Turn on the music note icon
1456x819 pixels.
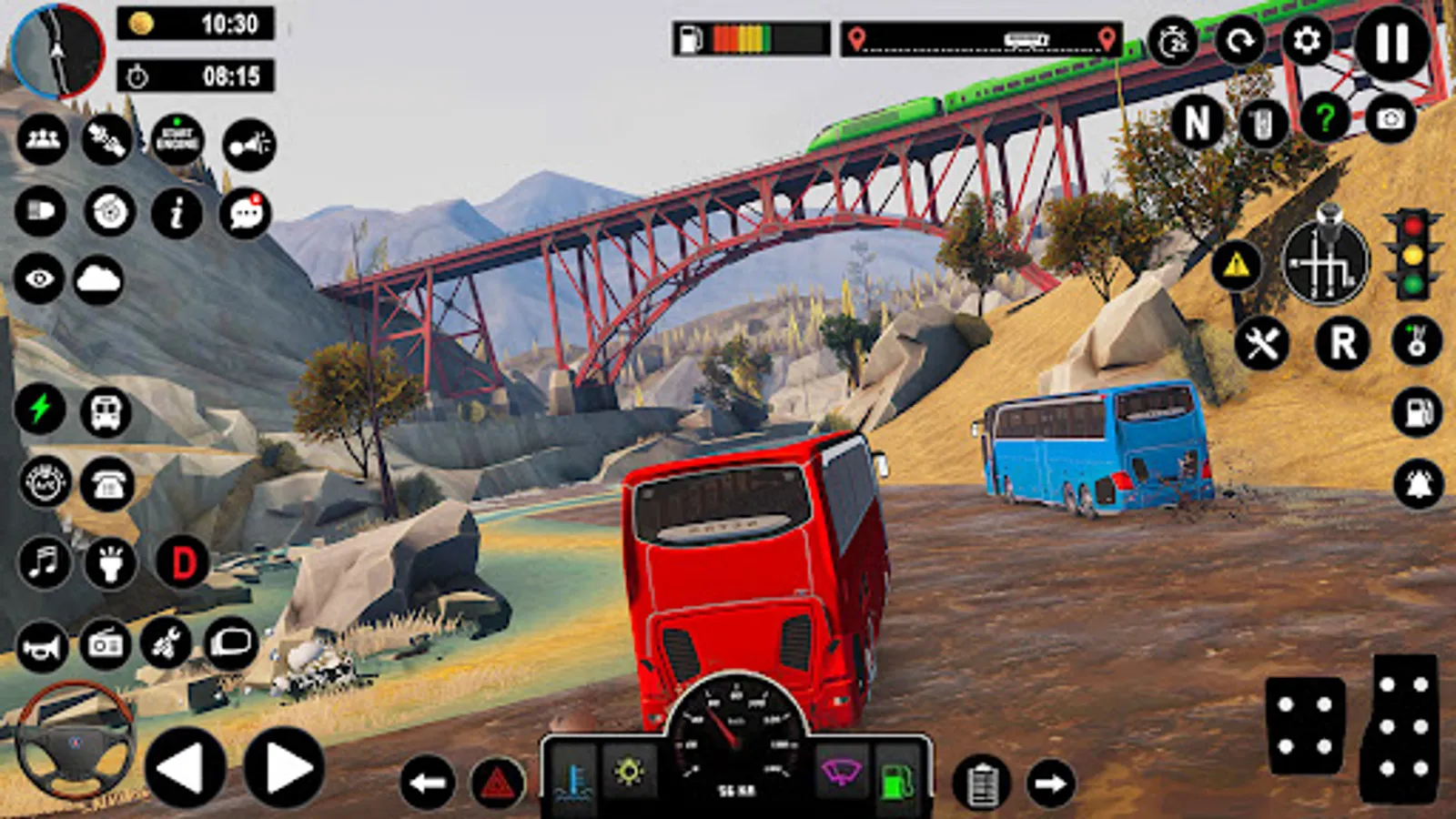tap(43, 561)
